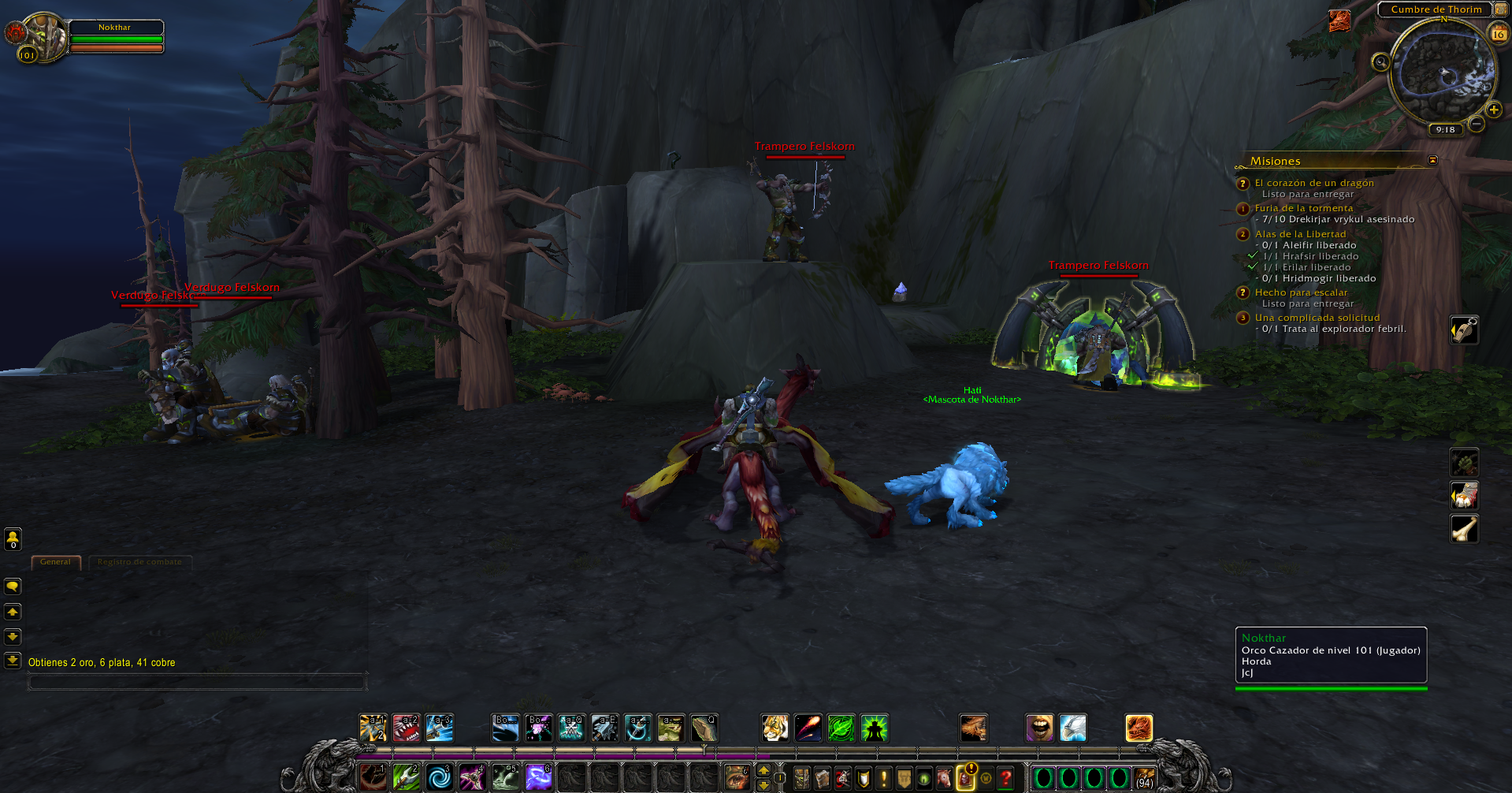Open quest 'Una complicada solicitud'
The width and height of the screenshot is (1512, 793).
(1317, 318)
